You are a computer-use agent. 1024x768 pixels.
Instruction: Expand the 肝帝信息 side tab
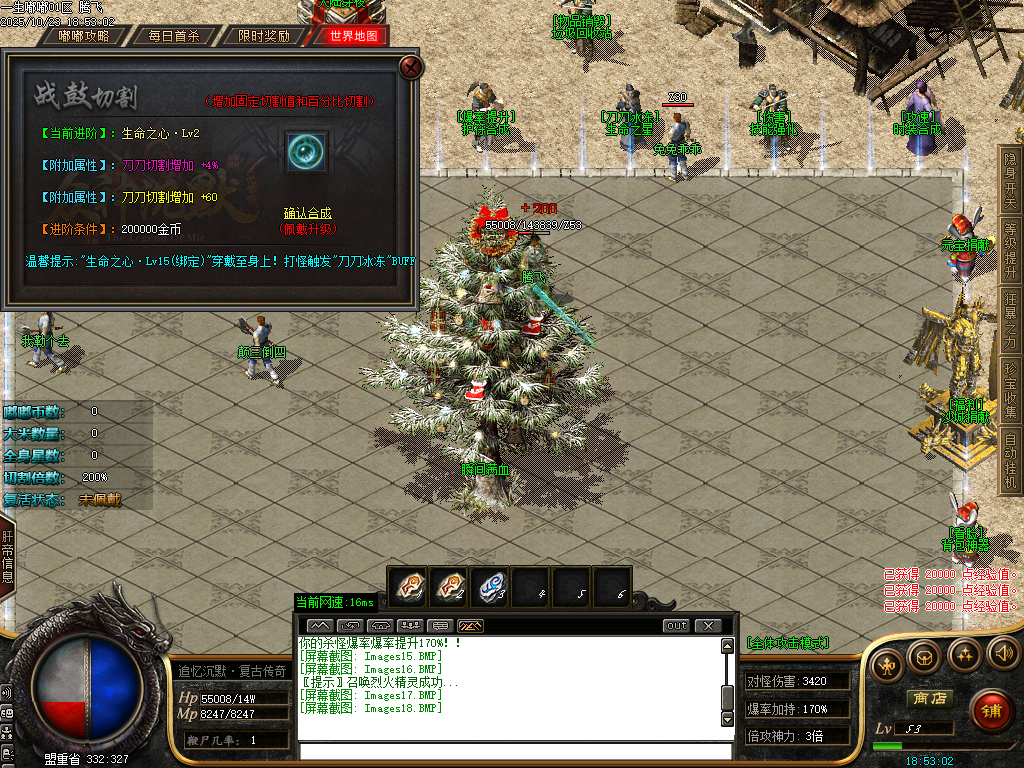(7, 556)
